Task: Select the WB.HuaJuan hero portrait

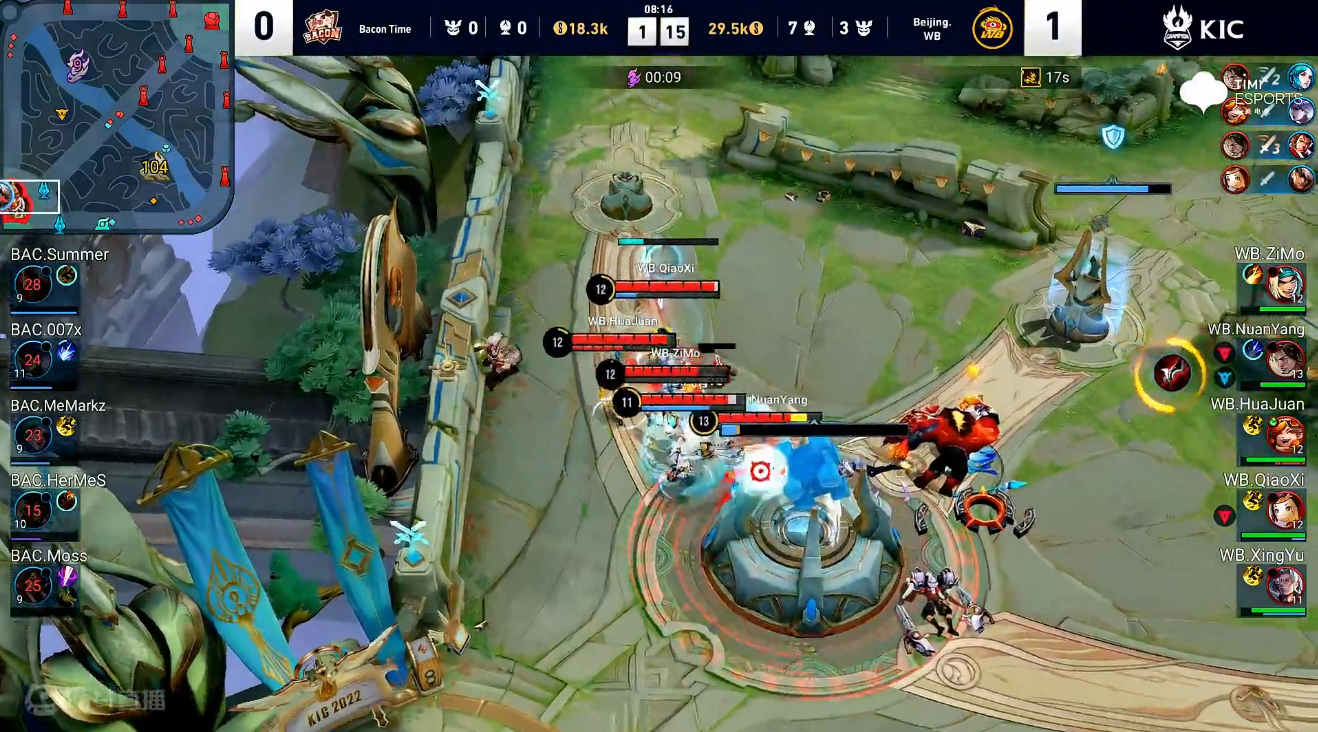Action: pyautogui.click(x=1285, y=435)
